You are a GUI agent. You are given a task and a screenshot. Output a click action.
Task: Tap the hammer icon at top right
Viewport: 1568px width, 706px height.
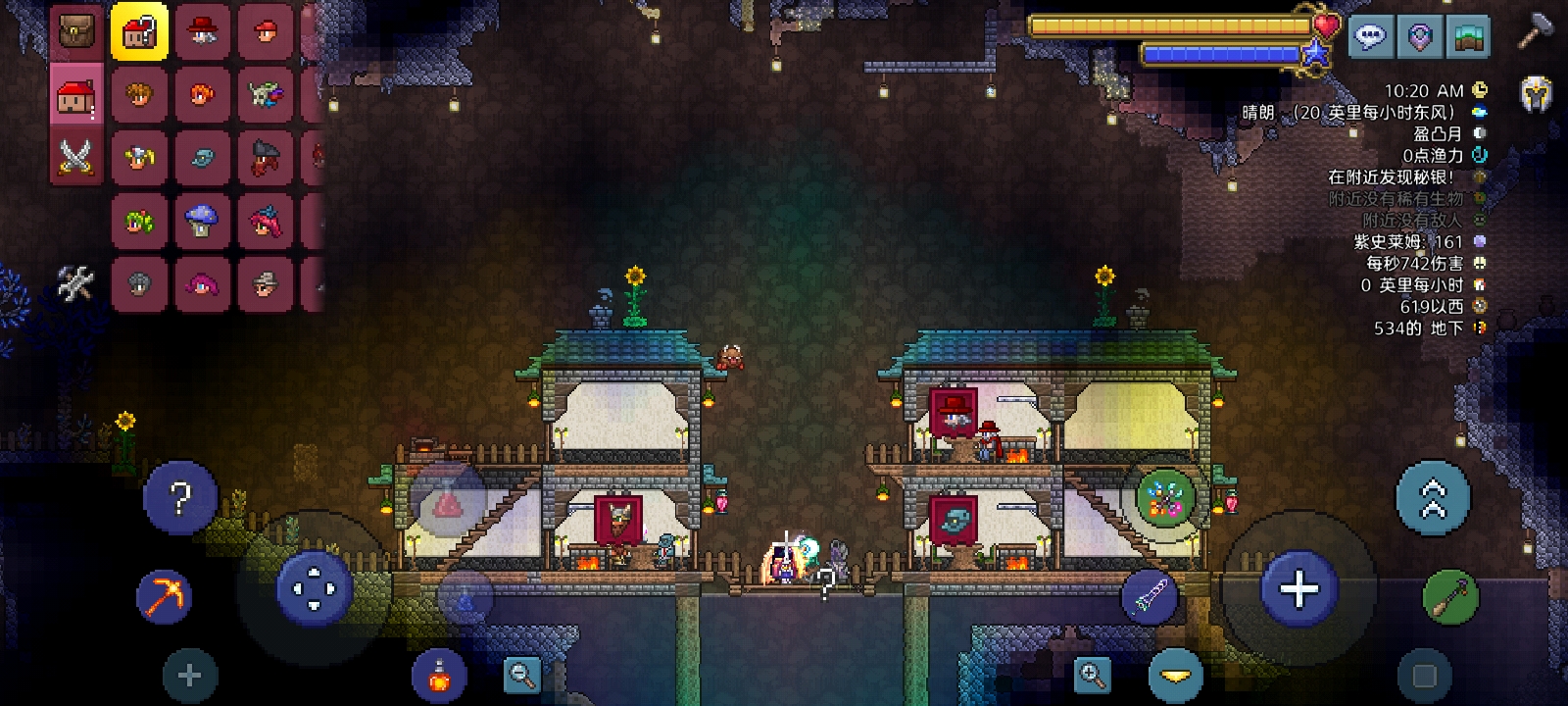[x=1534, y=32]
